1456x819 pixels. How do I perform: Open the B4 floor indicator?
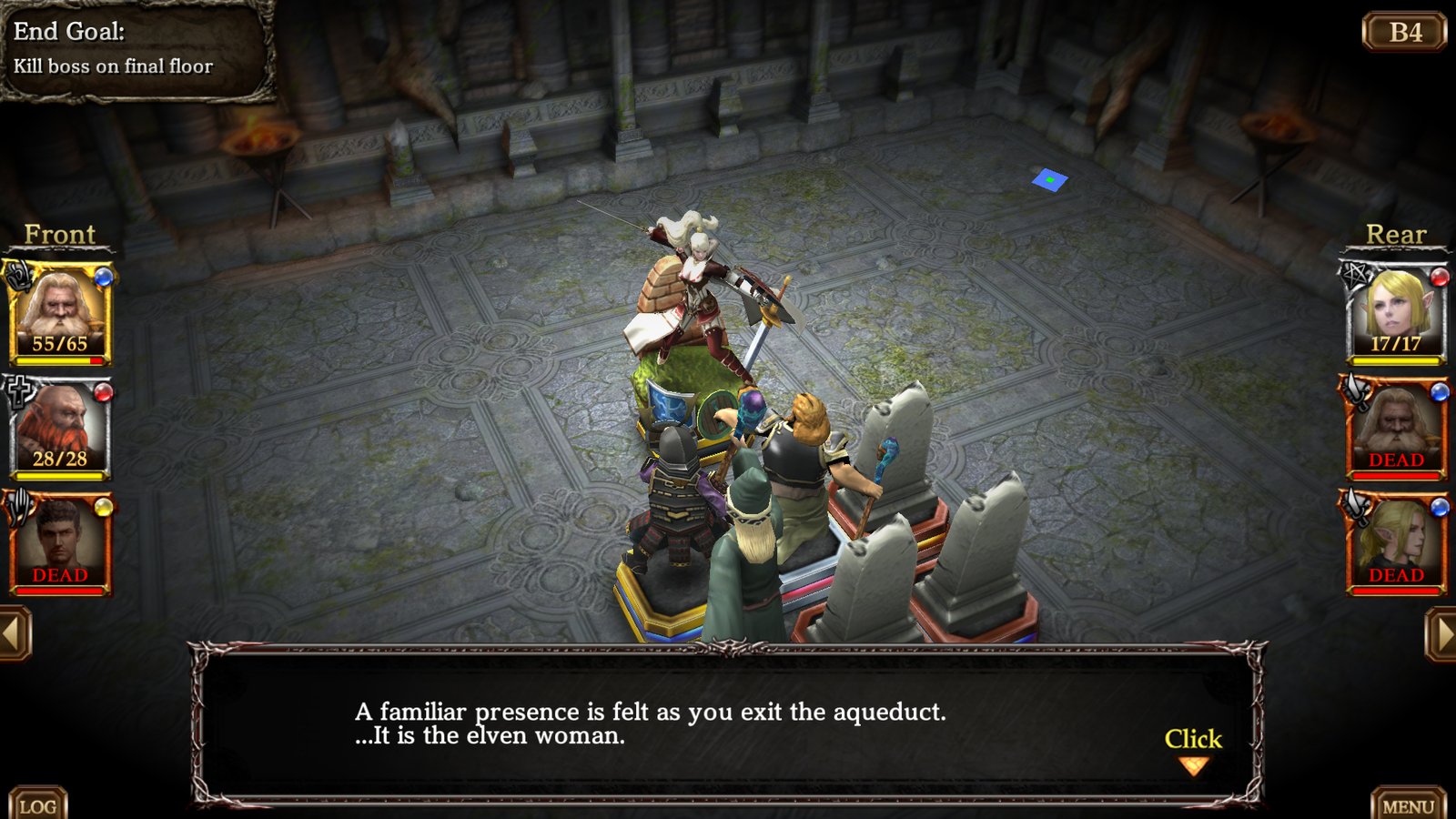1404,33
